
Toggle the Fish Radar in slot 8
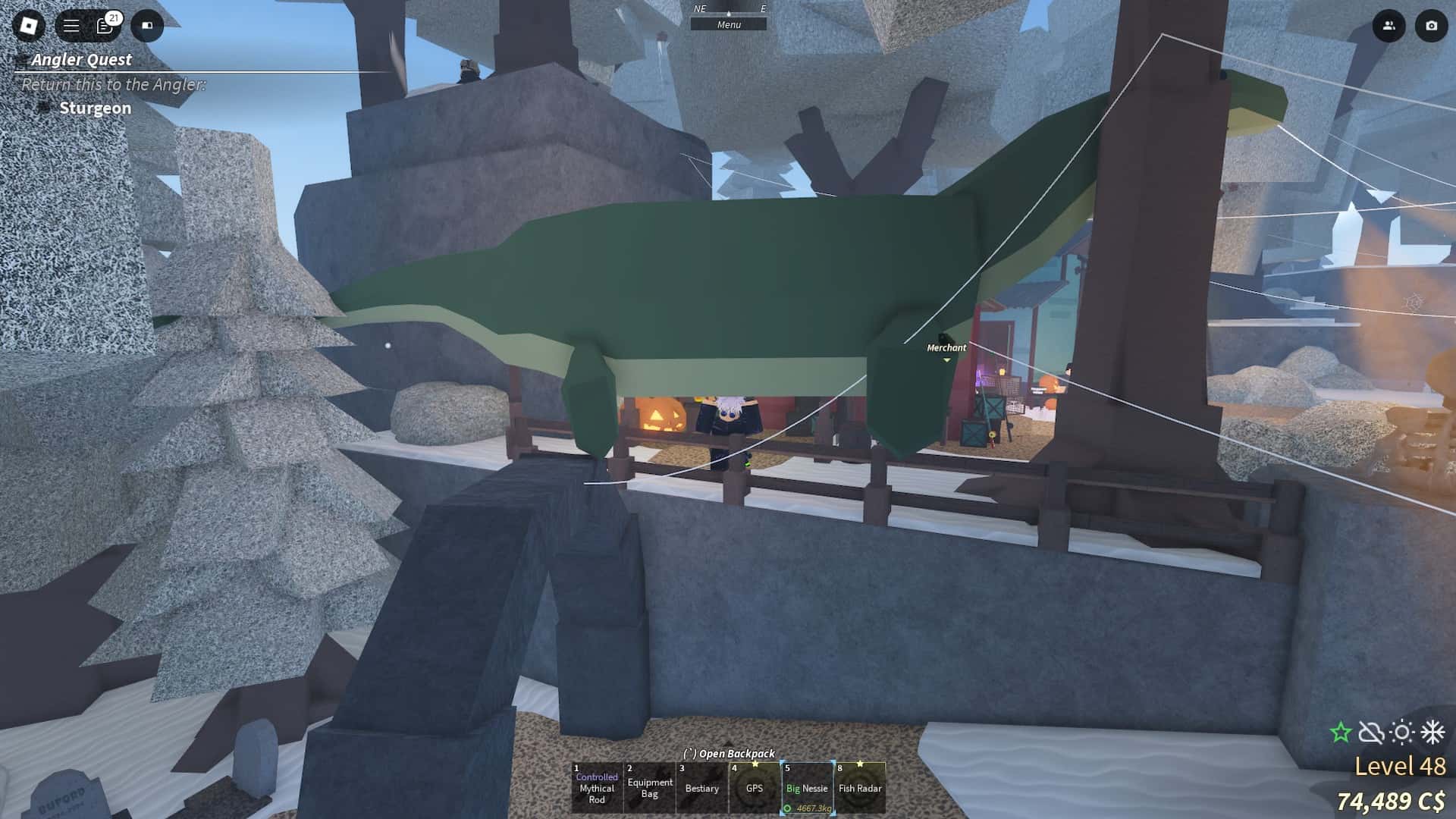pyautogui.click(x=860, y=789)
